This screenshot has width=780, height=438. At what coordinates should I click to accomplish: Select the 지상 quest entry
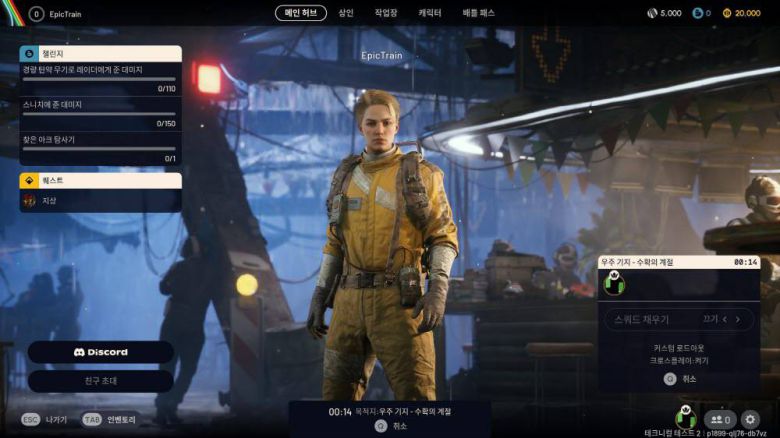click(x=100, y=201)
